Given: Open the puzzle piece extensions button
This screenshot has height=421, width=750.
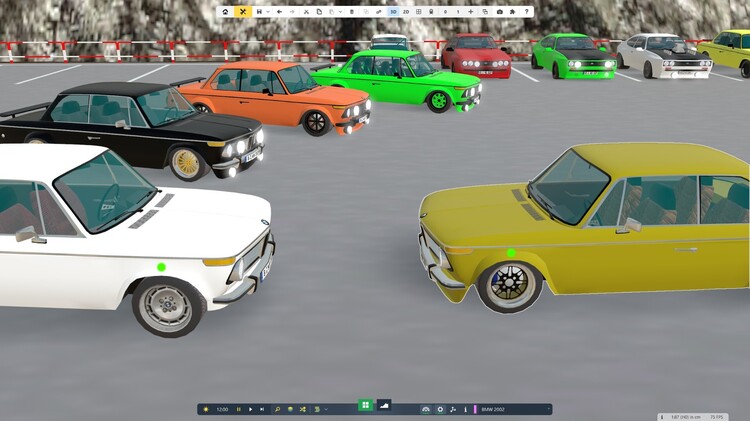Looking at the screenshot, I should pos(512,11).
